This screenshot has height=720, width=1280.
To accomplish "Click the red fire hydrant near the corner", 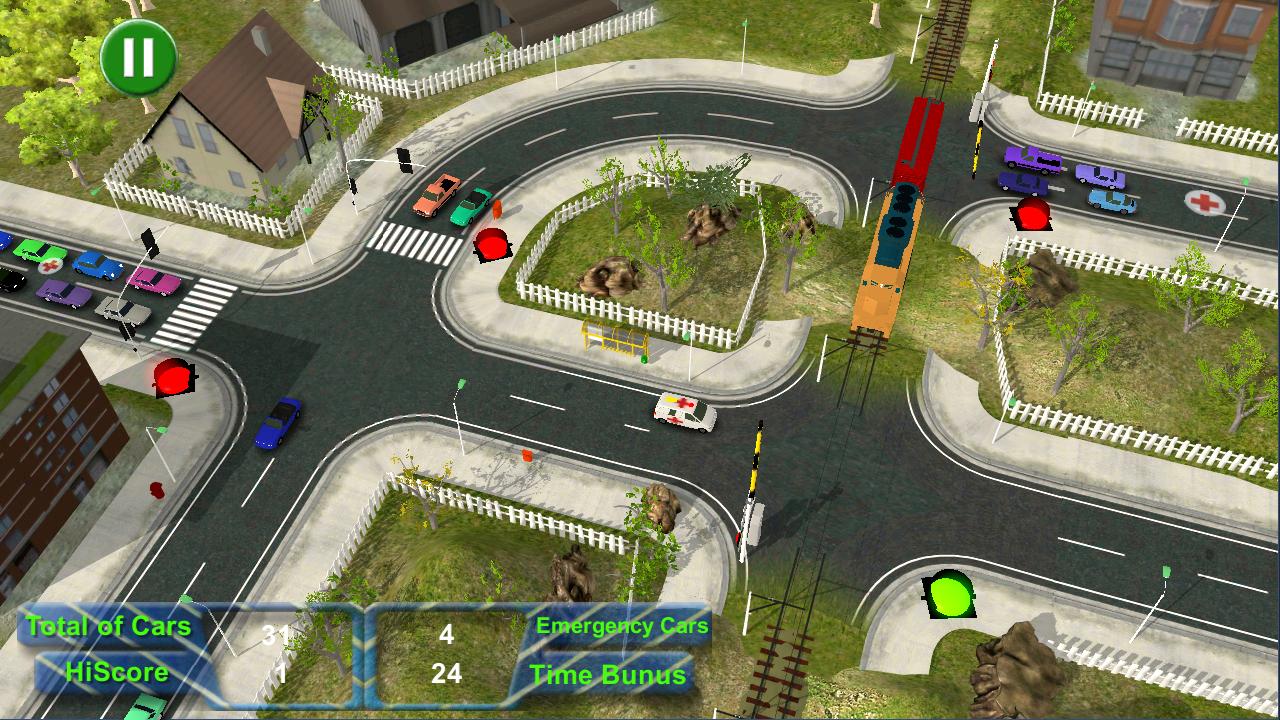I will (157, 490).
